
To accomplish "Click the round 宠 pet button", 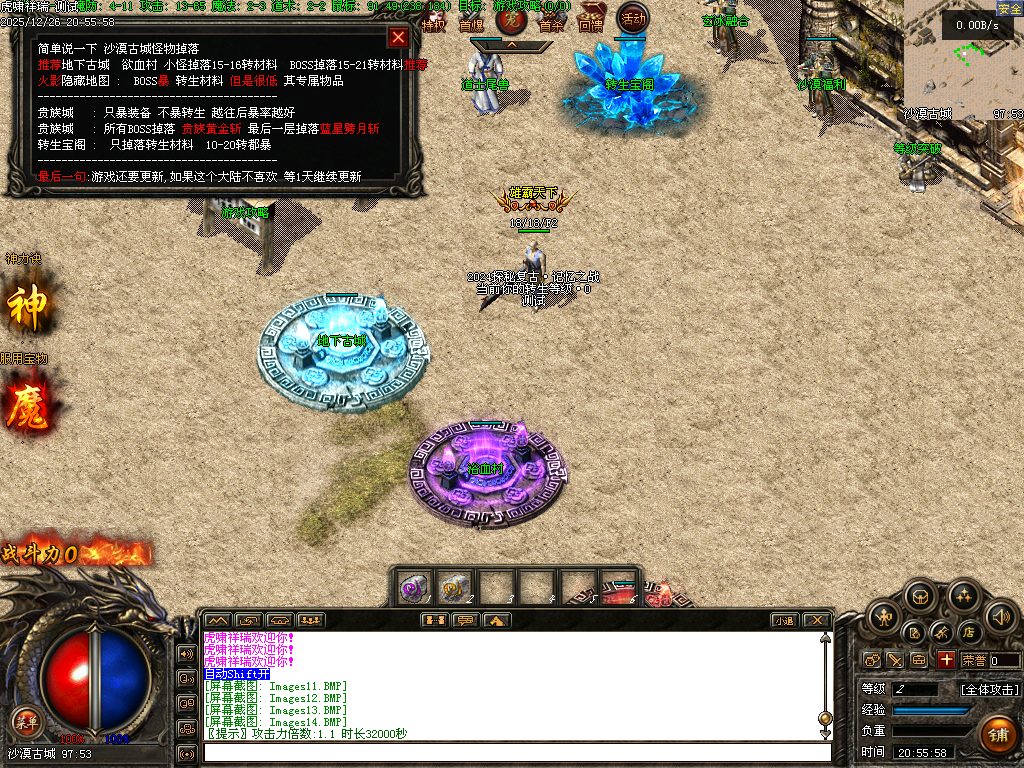I will (511, 18).
